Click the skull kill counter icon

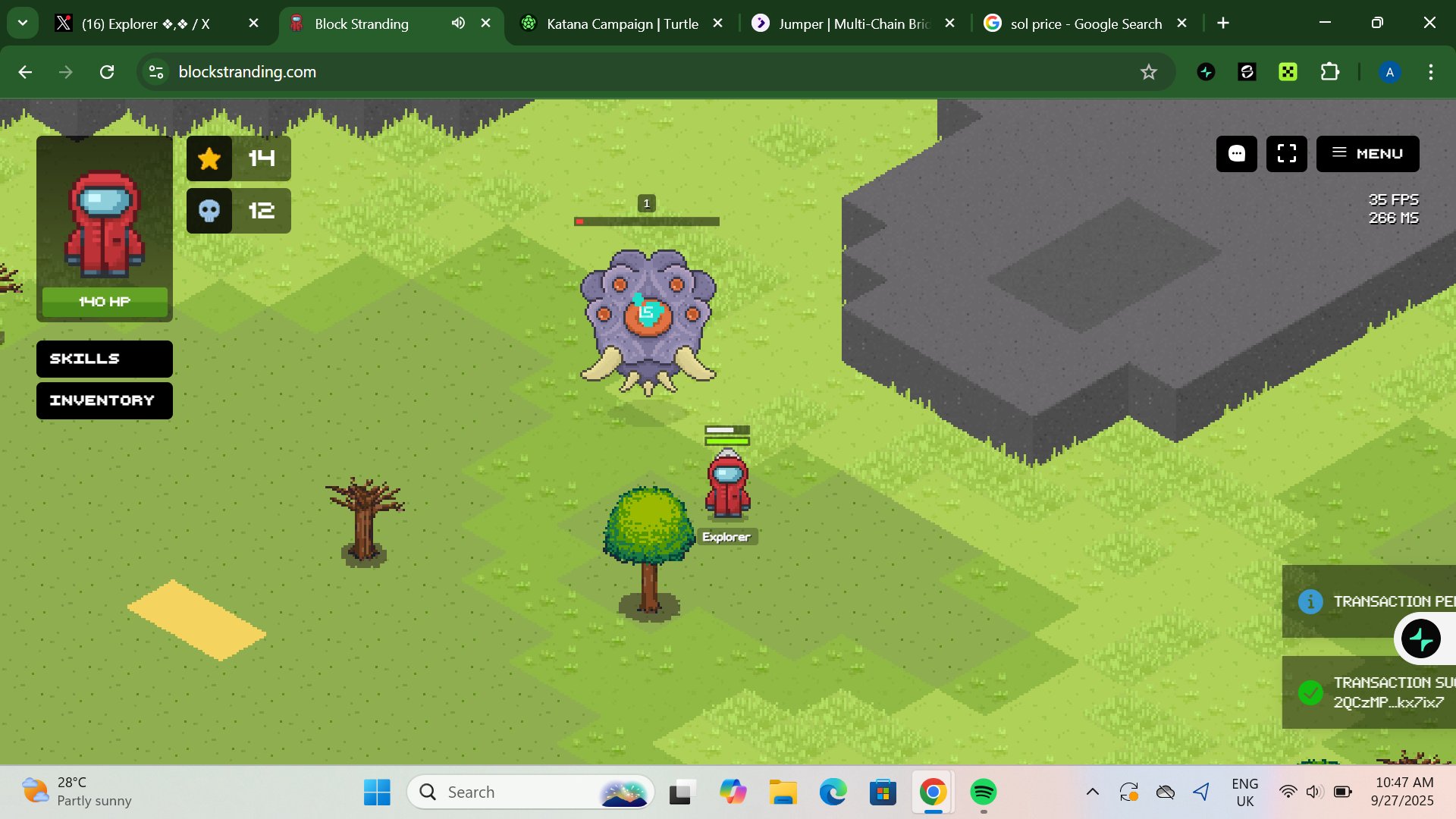209,211
